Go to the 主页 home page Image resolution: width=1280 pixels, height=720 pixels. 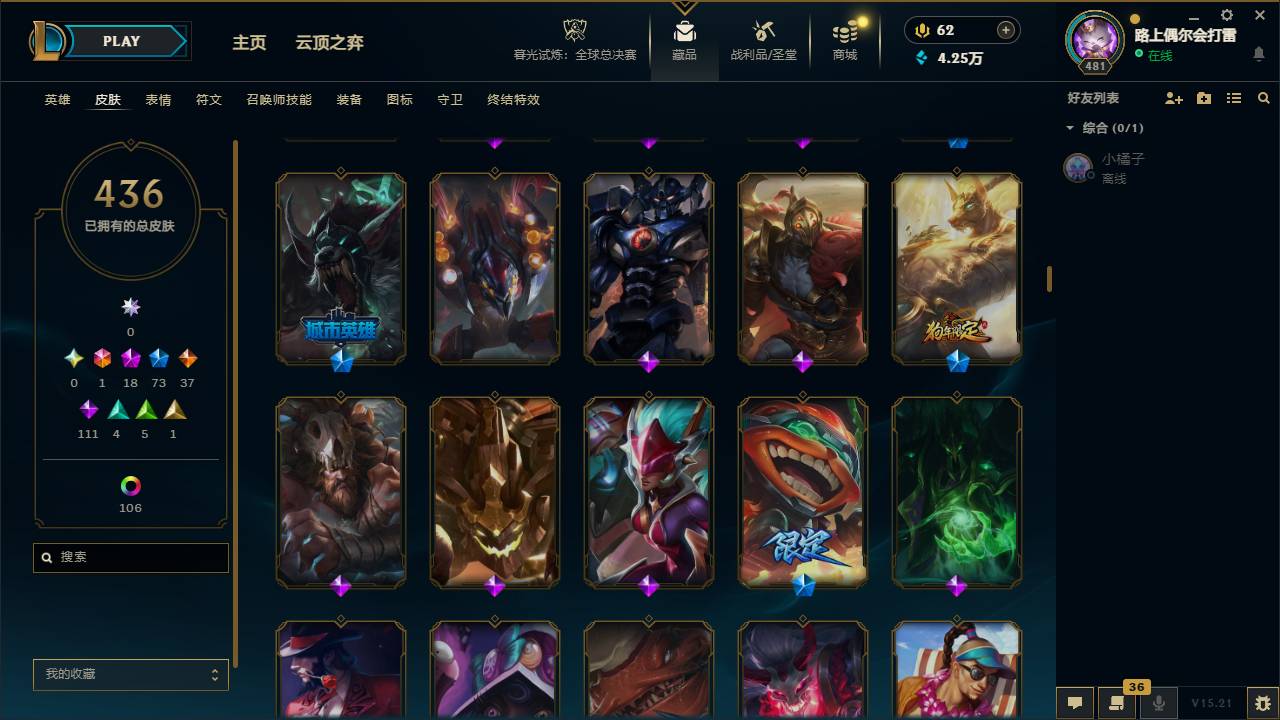pos(249,43)
